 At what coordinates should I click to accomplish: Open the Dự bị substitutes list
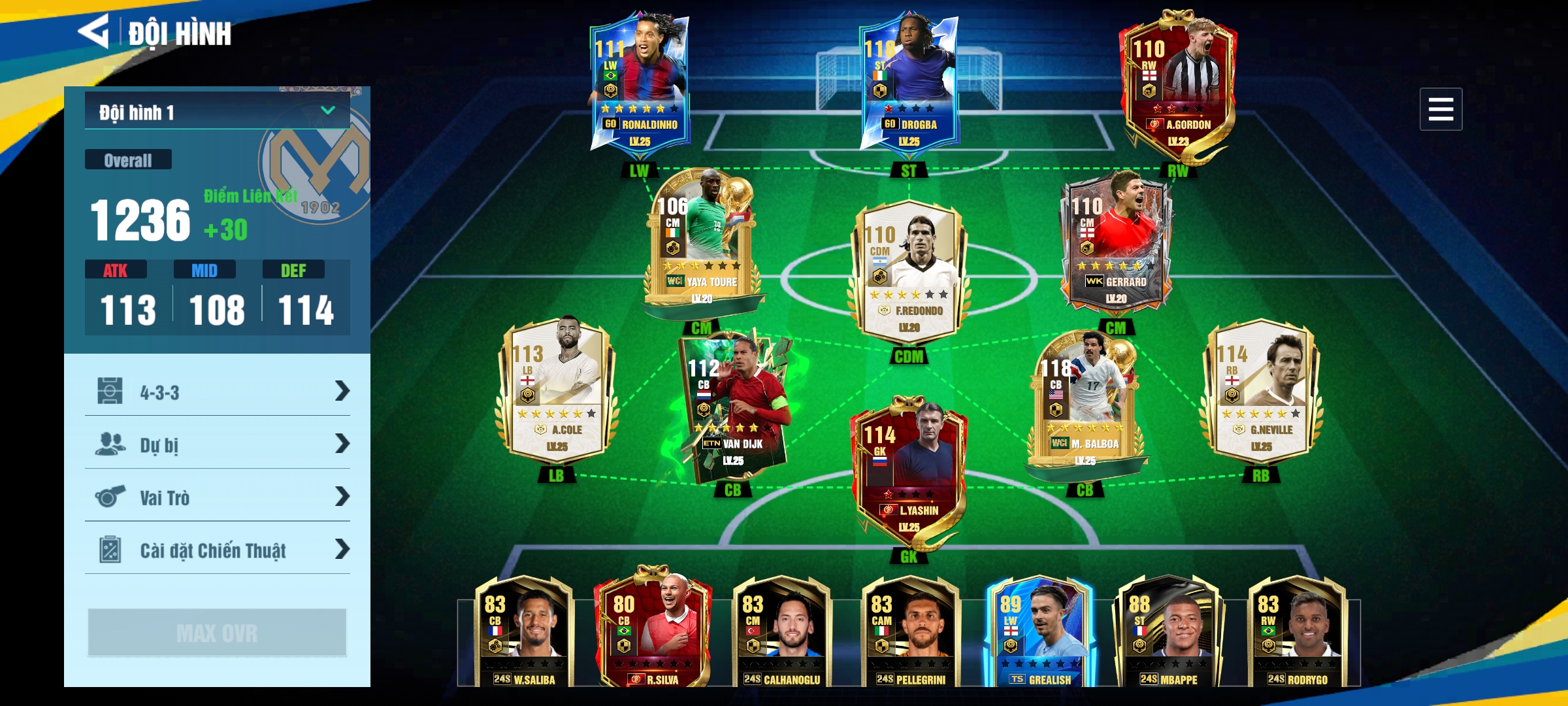click(217, 445)
